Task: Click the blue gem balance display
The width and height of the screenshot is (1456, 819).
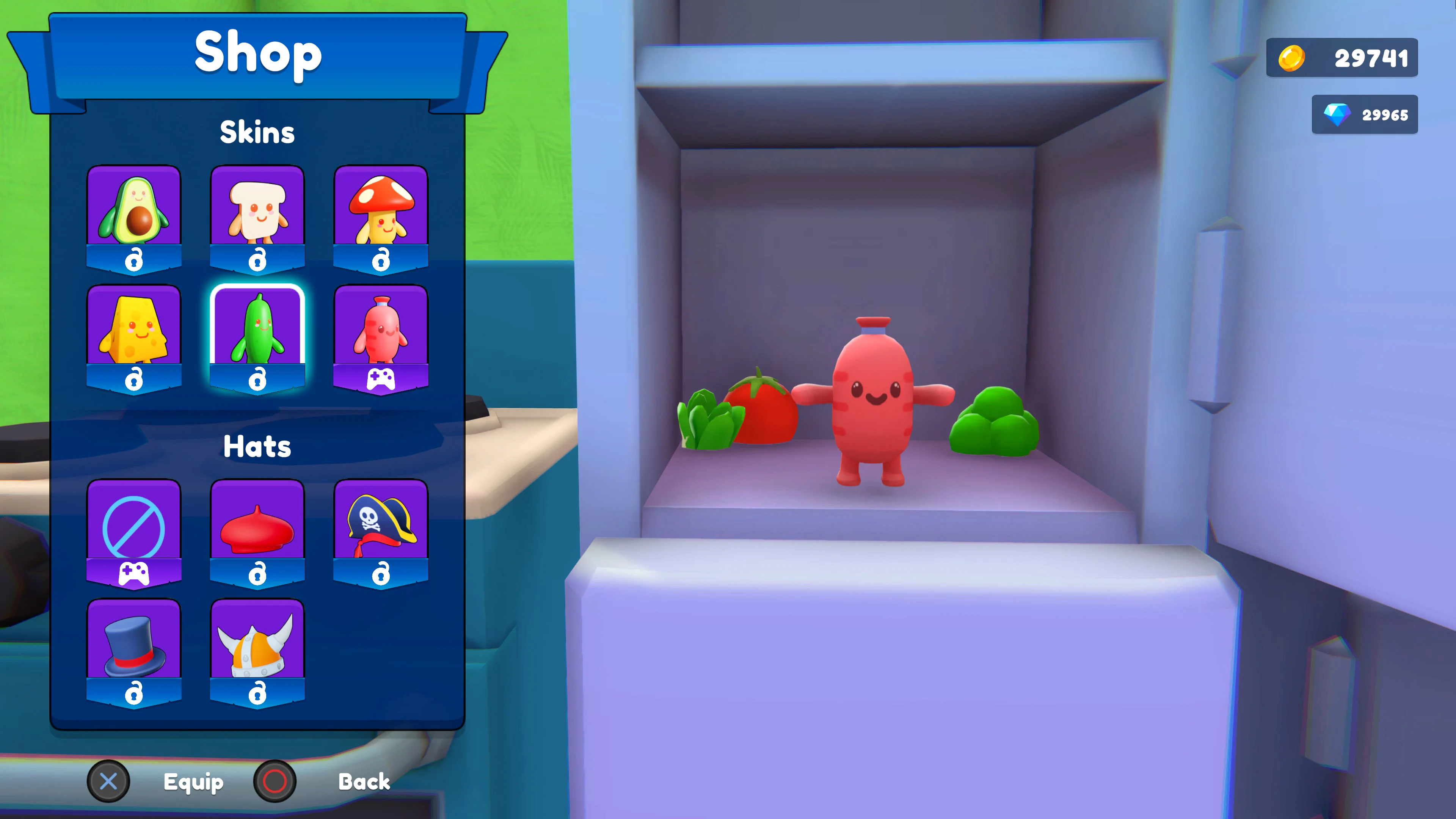Action: click(1365, 115)
